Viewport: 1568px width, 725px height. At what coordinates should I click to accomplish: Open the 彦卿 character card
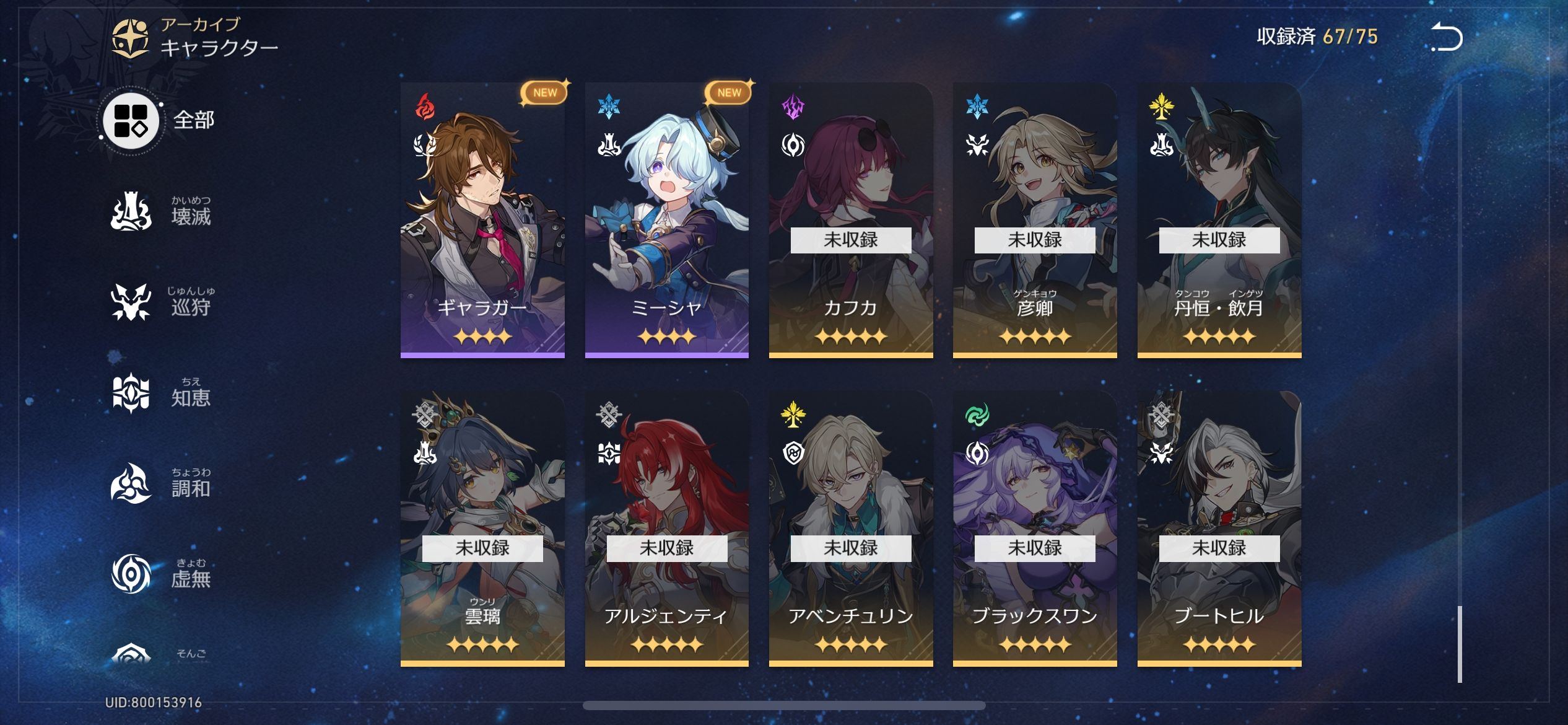(x=1035, y=220)
